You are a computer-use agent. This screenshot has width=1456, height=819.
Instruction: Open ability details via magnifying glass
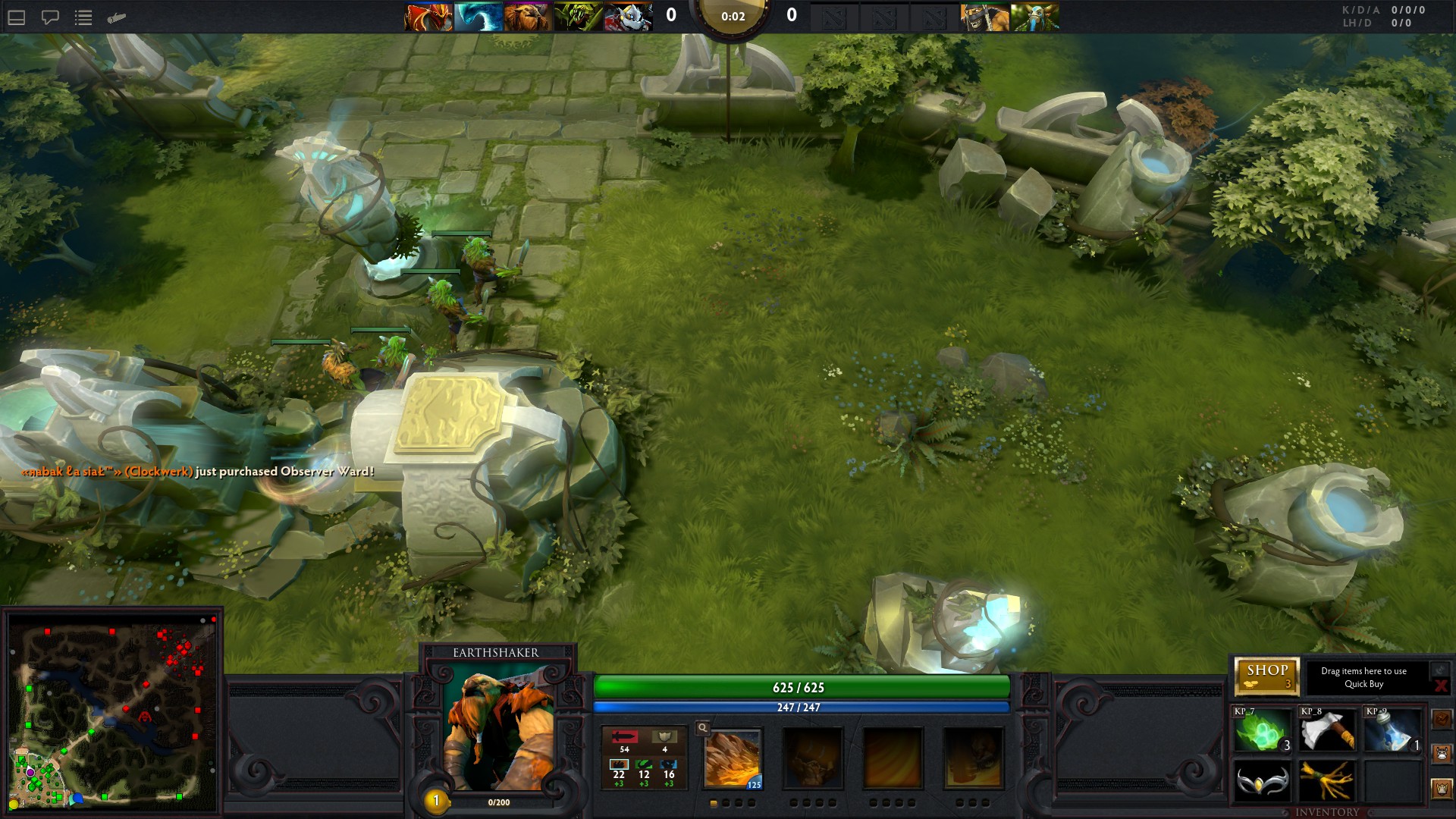point(703,728)
